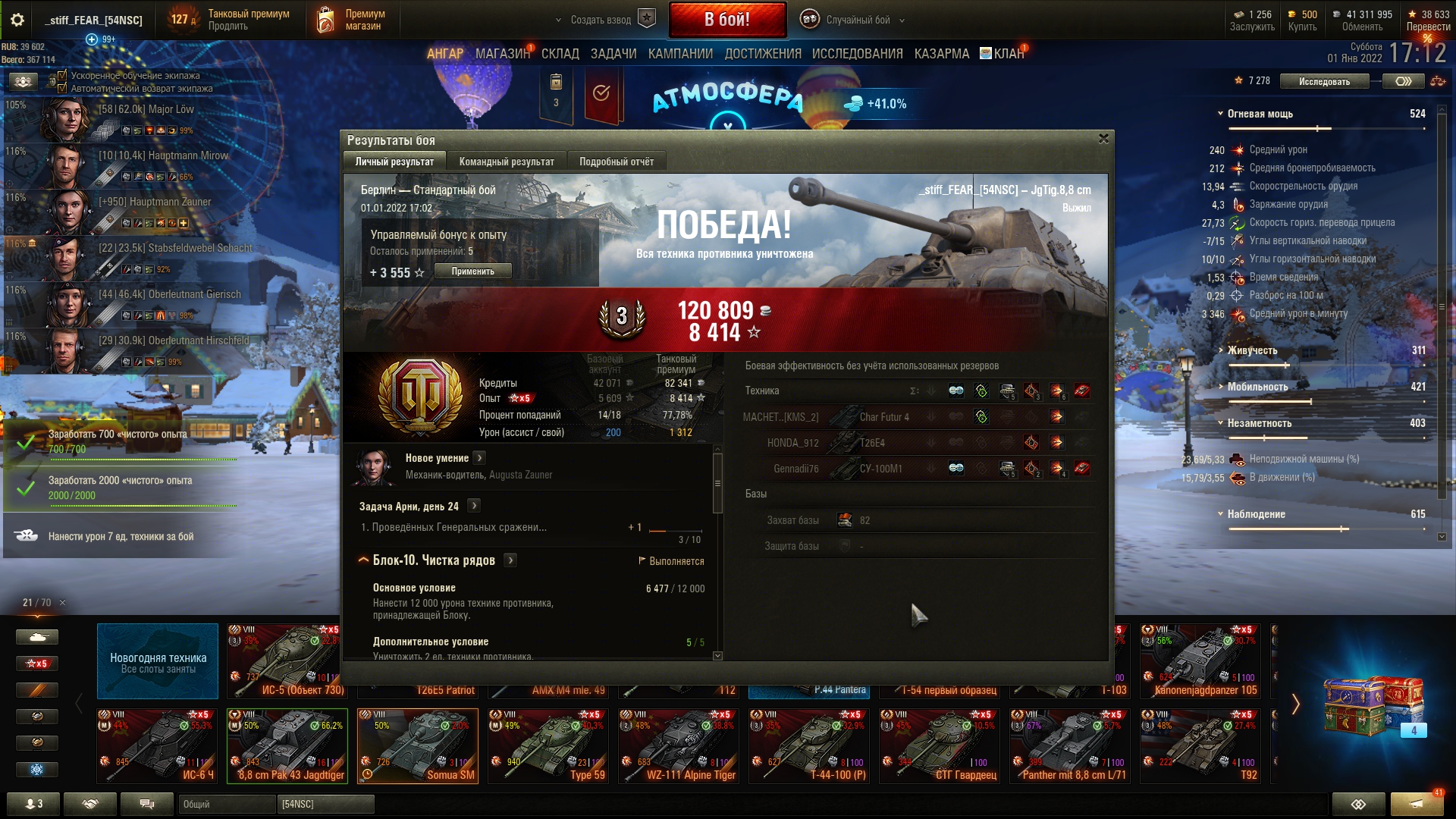The width and height of the screenshot is (1456, 819).
Task: Go to the ИССЛЕДОВАНИЯ section
Action: pyautogui.click(x=857, y=54)
